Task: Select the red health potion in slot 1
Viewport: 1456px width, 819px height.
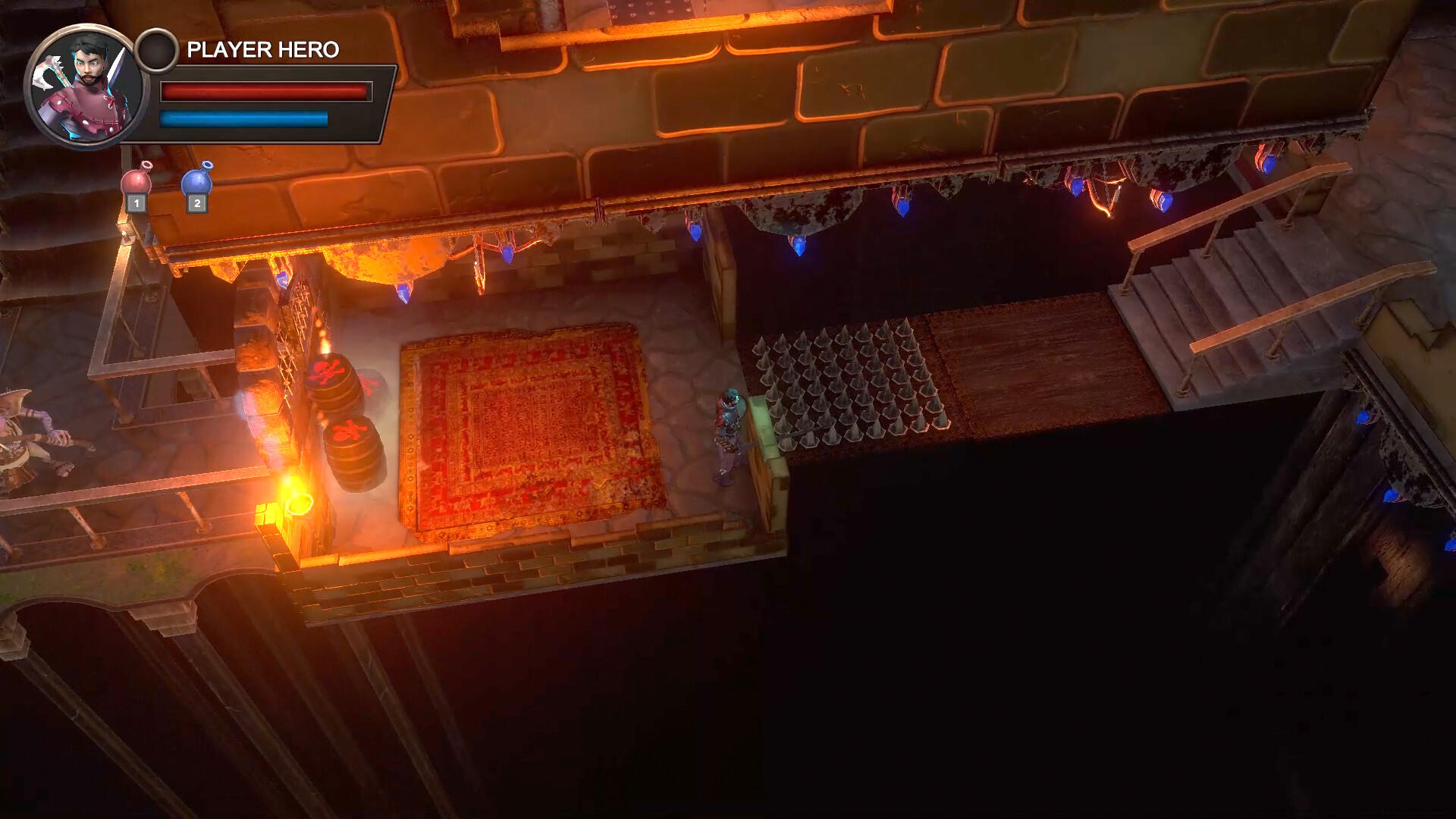Action: (136, 180)
